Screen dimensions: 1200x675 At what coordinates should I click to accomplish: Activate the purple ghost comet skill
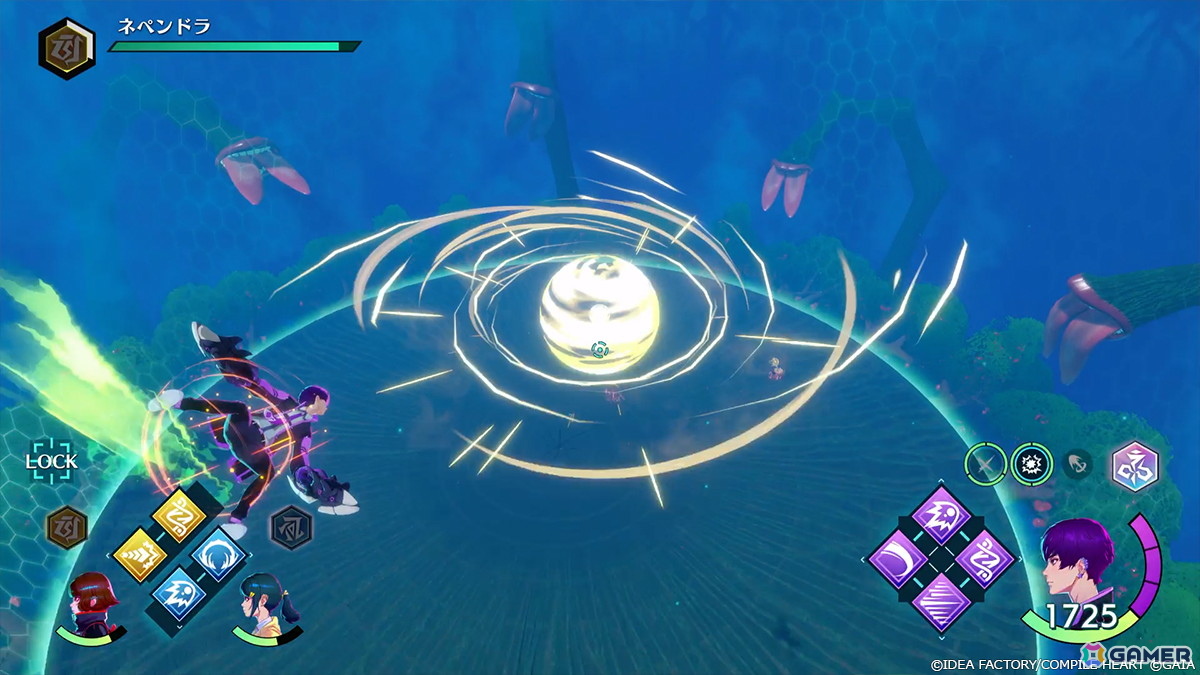tap(940, 516)
